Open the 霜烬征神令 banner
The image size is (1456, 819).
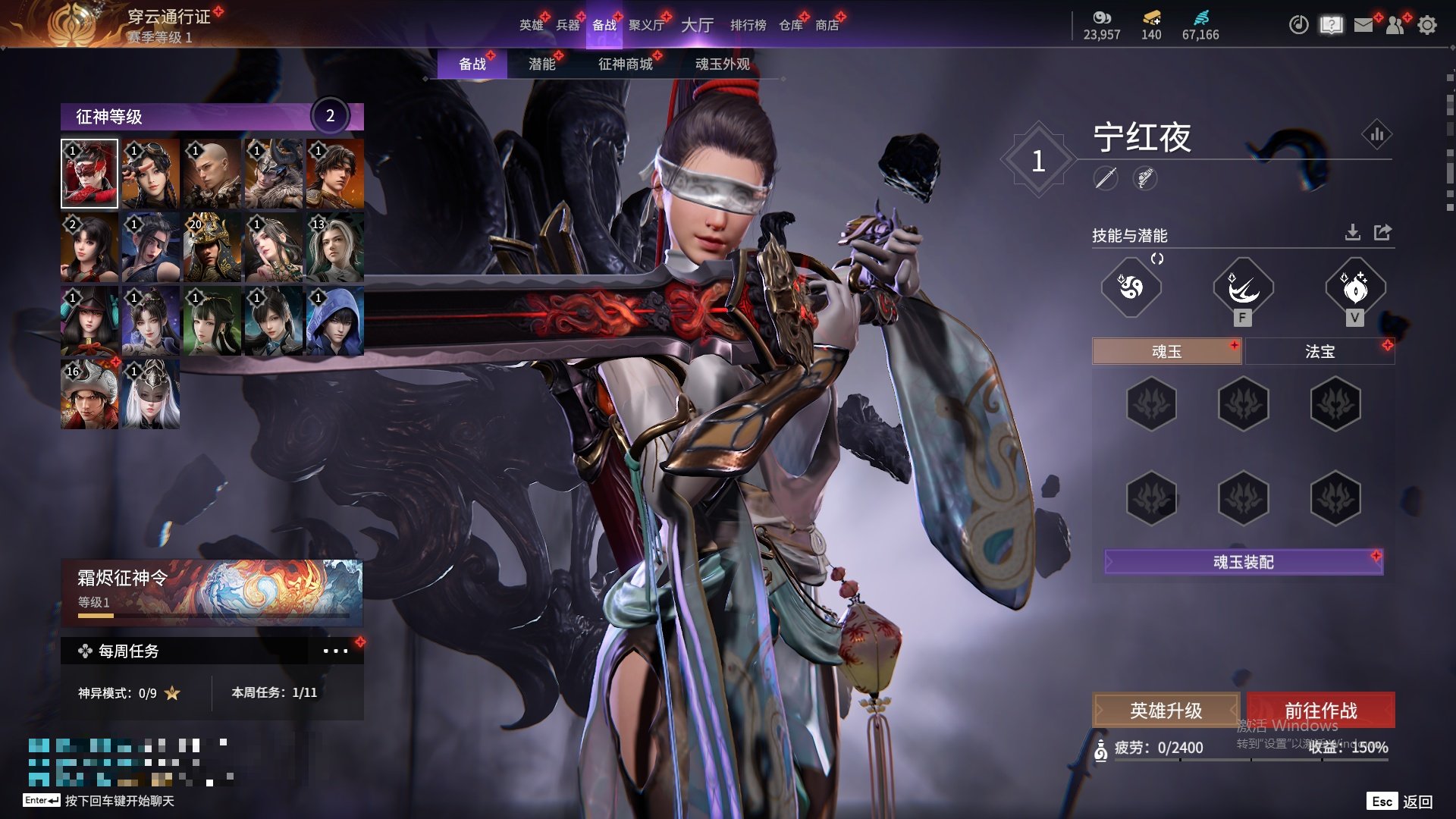pyautogui.click(x=212, y=591)
